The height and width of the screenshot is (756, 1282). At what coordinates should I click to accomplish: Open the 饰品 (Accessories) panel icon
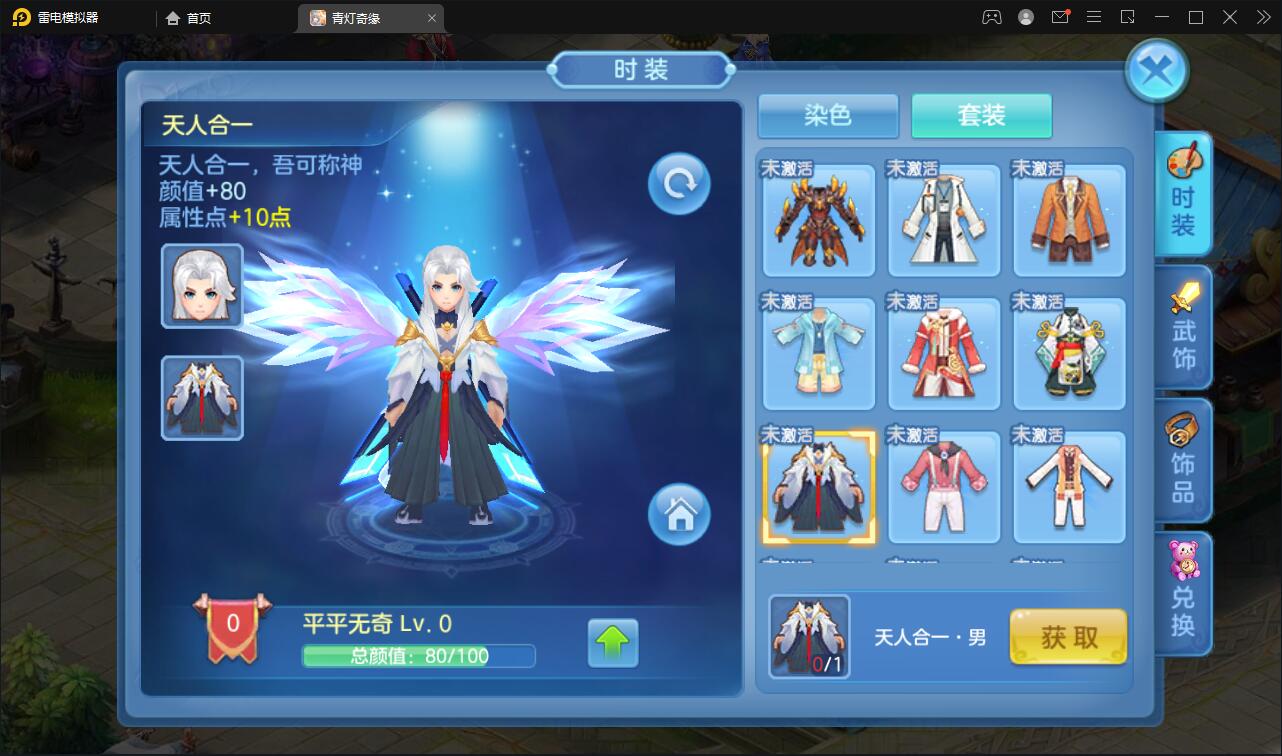pos(1184,460)
